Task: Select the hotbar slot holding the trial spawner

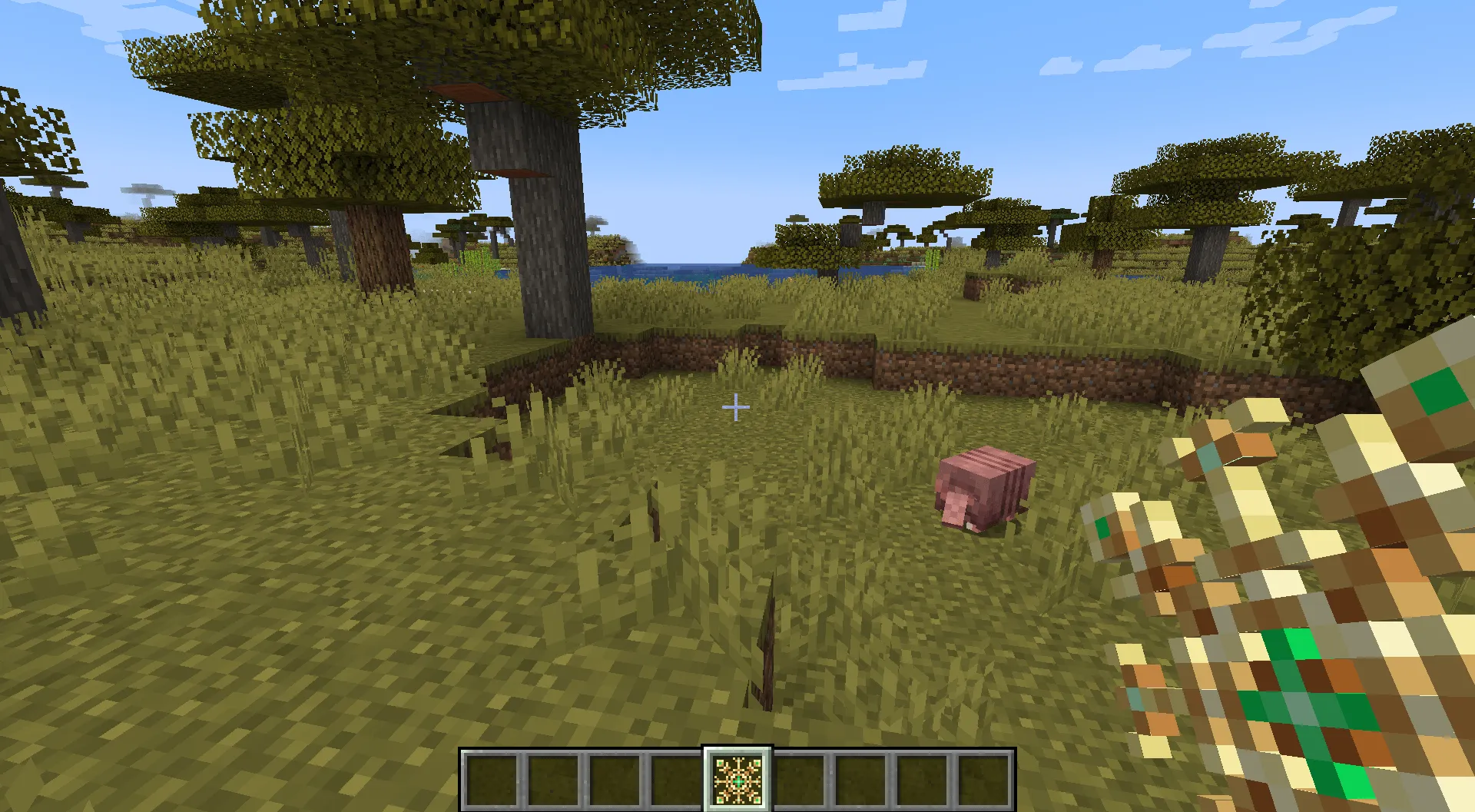Action: 737,780
